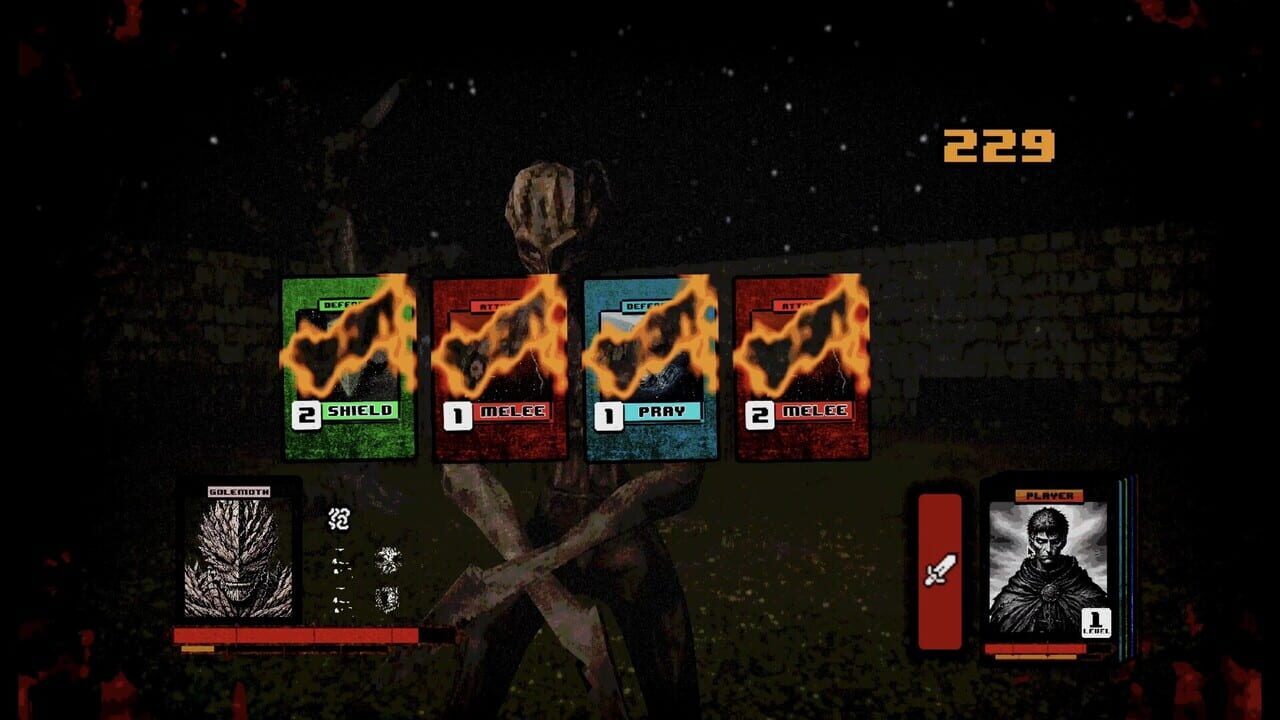Click the swirl status icon beside Golemoth's portrait
1280x720 pixels.
point(338,519)
